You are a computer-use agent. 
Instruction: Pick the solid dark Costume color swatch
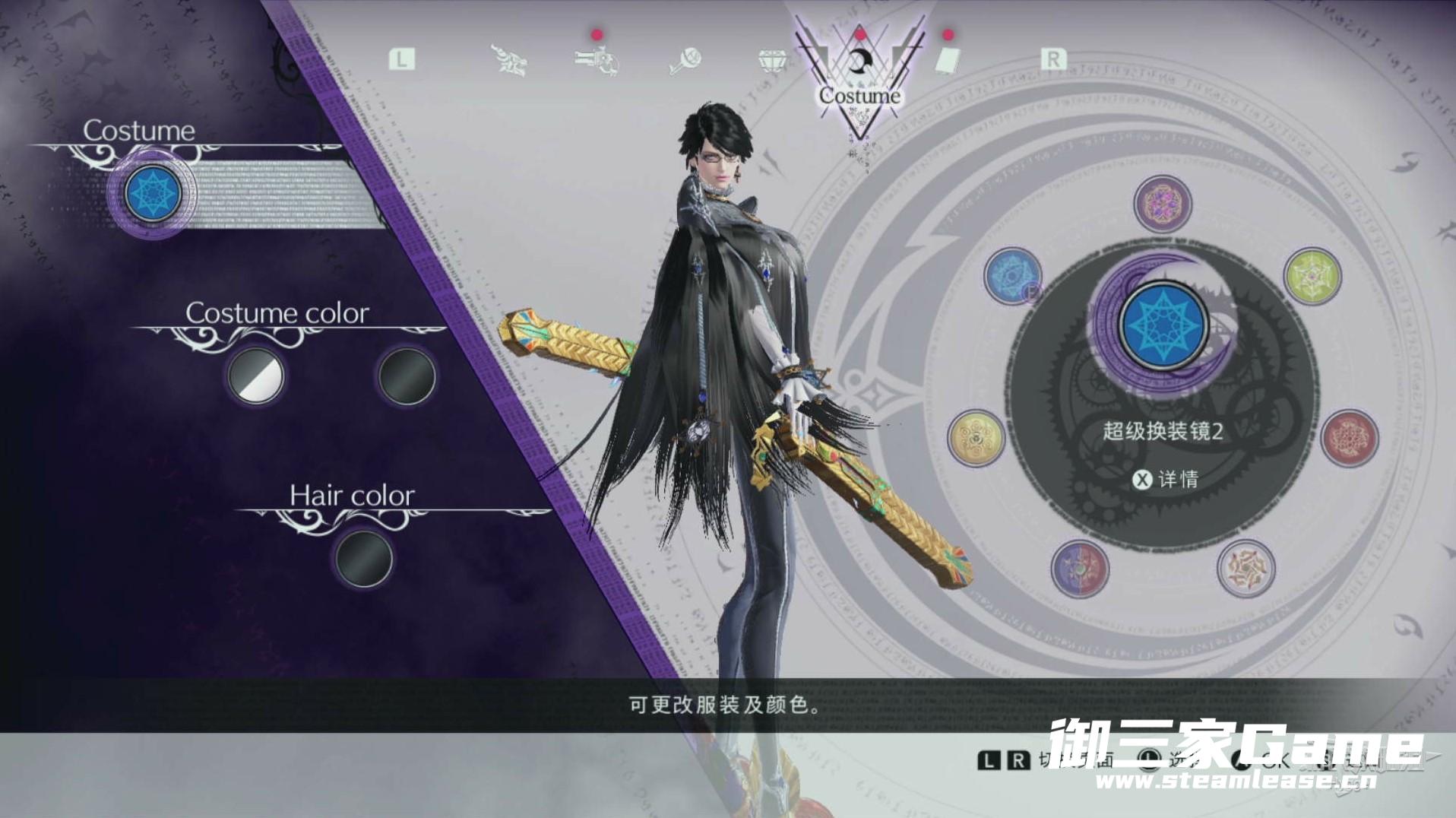click(x=407, y=376)
